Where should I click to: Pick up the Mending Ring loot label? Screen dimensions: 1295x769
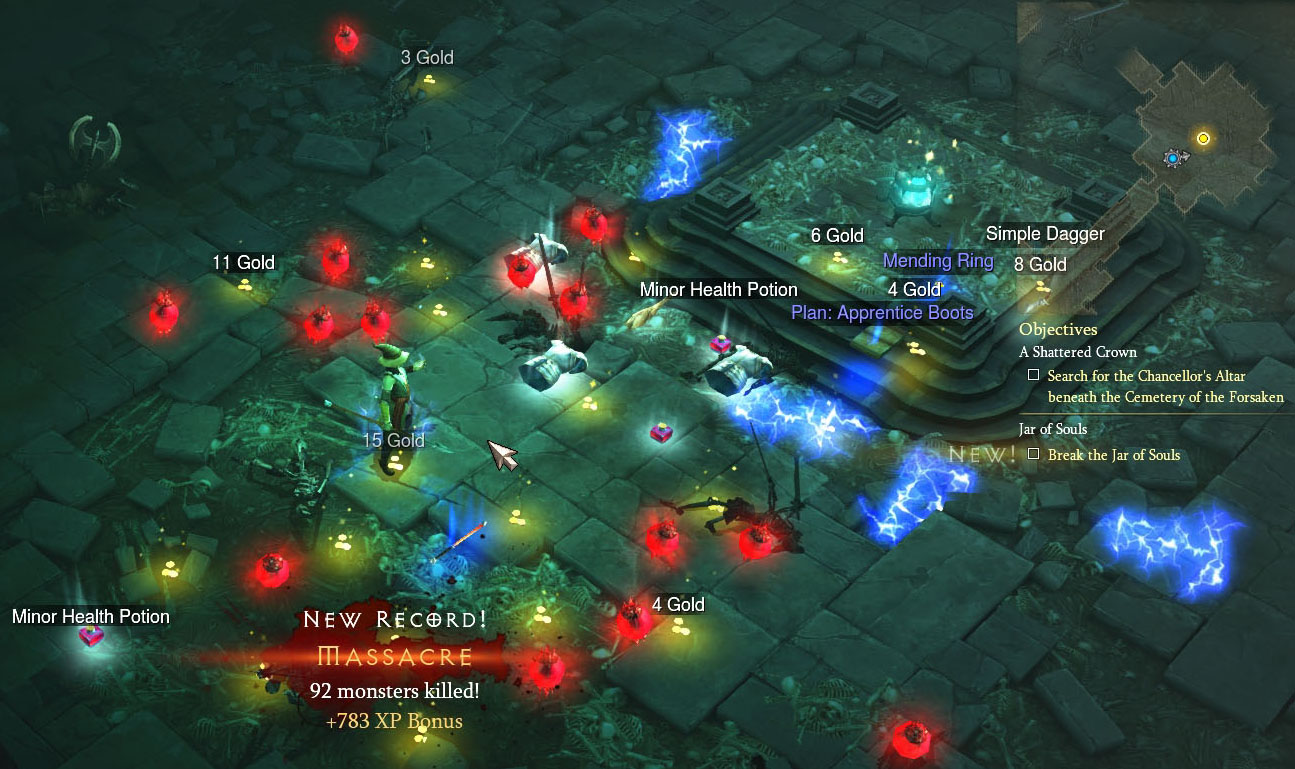click(938, 261)
